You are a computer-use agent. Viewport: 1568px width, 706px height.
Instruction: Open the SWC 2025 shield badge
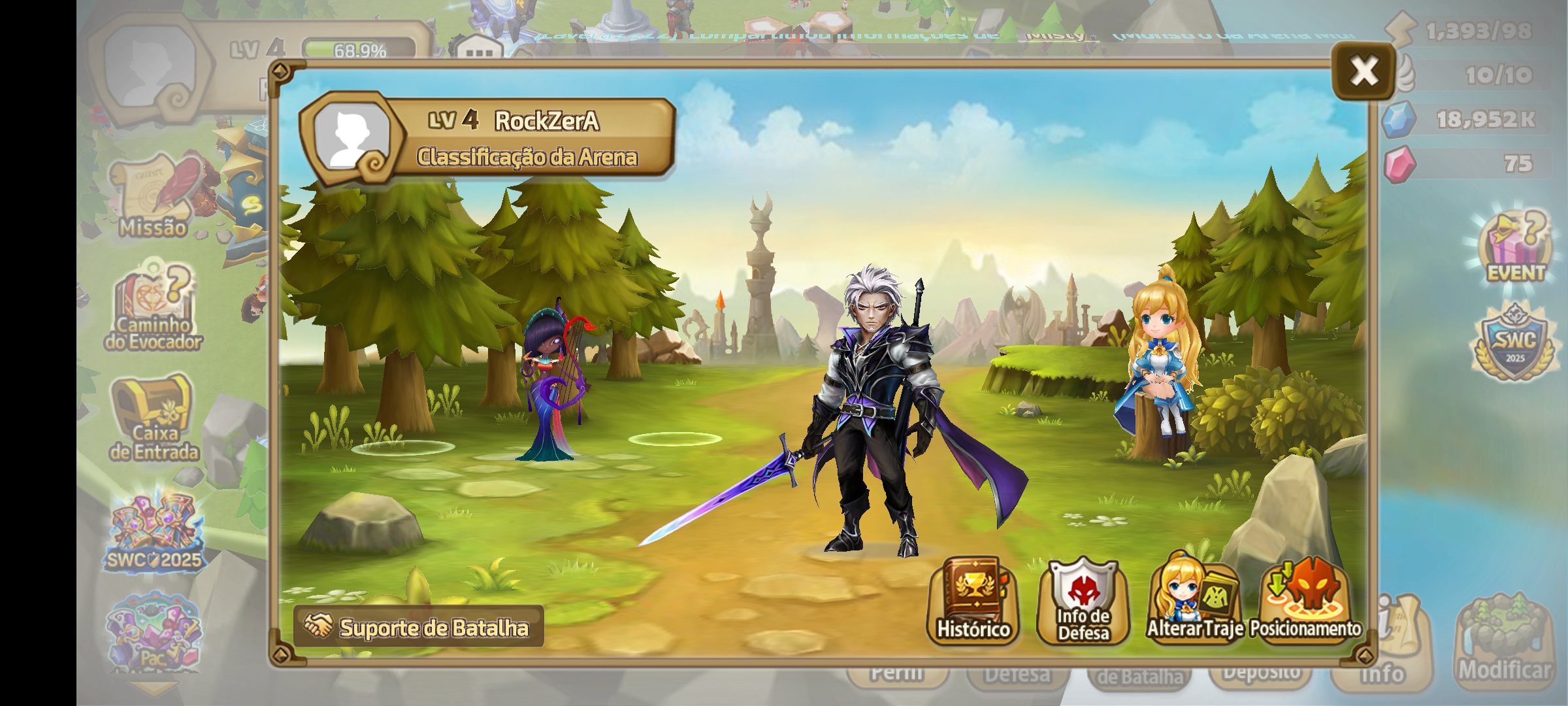pyautogui.click(x=1515, y=343)
